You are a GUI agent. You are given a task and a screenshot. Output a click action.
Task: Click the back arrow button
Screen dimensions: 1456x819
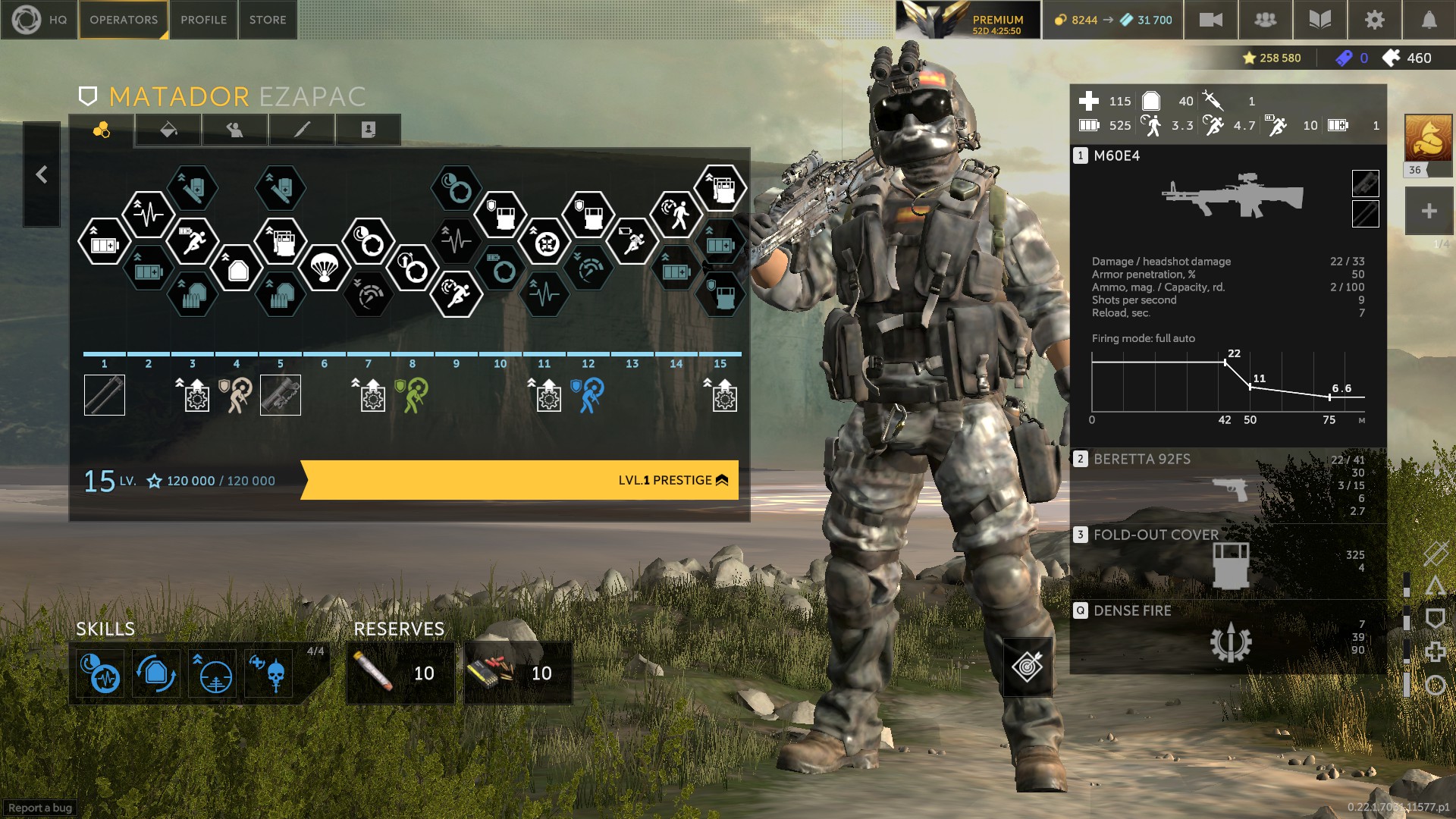[x=42, y=174]
